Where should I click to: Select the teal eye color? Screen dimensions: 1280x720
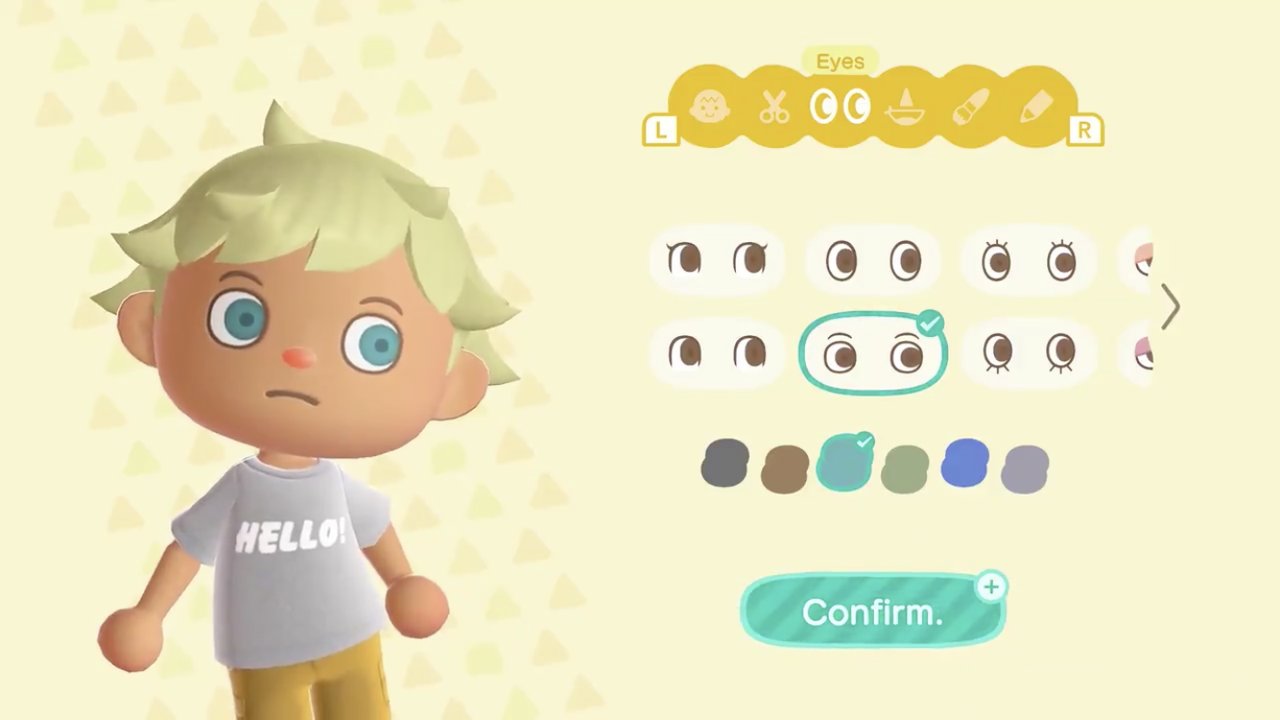pos(845,462)
